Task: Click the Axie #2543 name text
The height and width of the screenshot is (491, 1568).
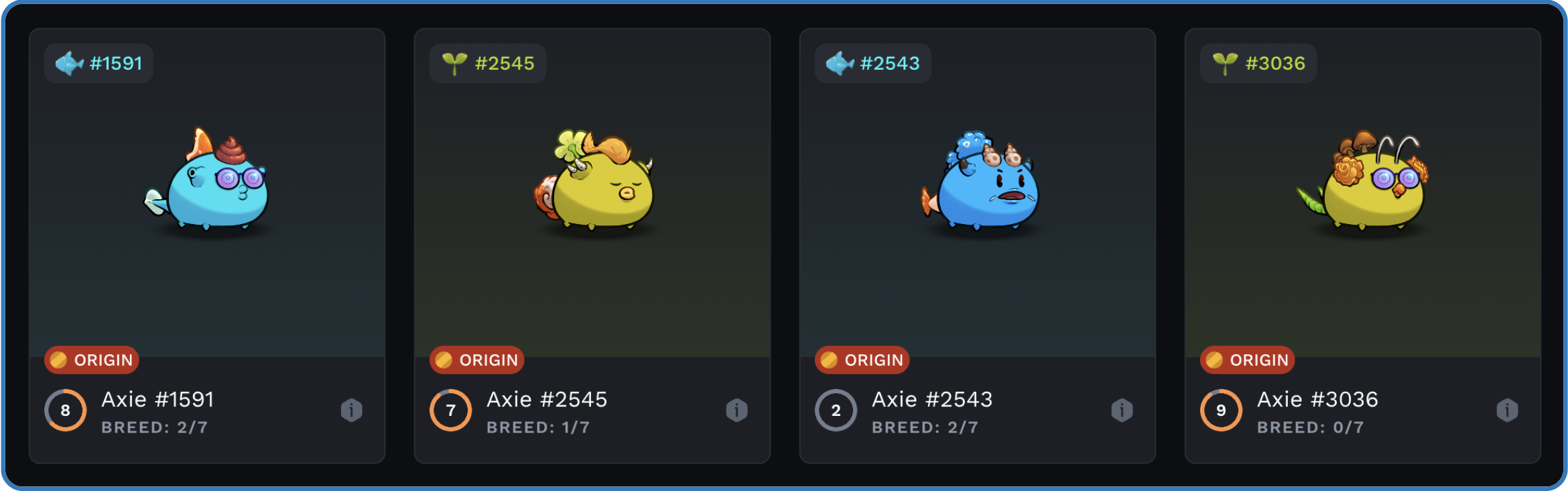Action: point(933,399)
